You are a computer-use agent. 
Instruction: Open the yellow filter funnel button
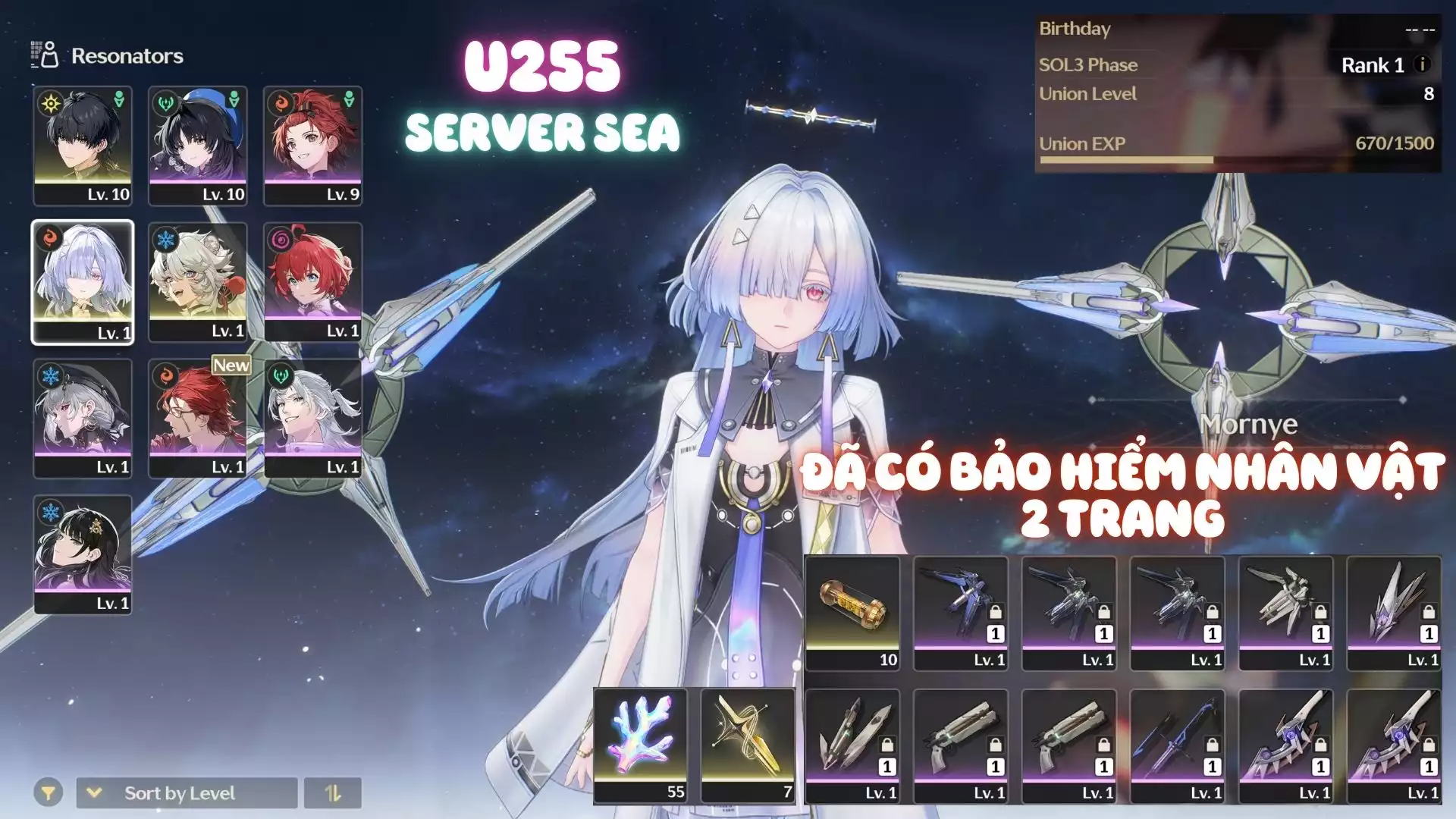48,793
